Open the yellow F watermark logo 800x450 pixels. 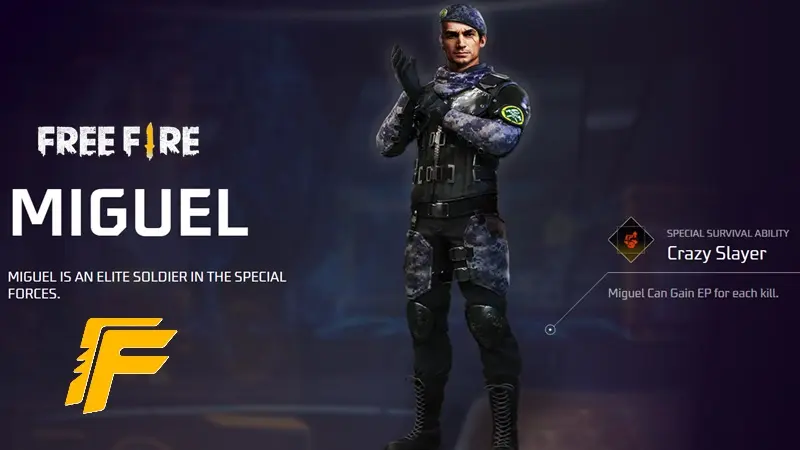tap(119, 363)
